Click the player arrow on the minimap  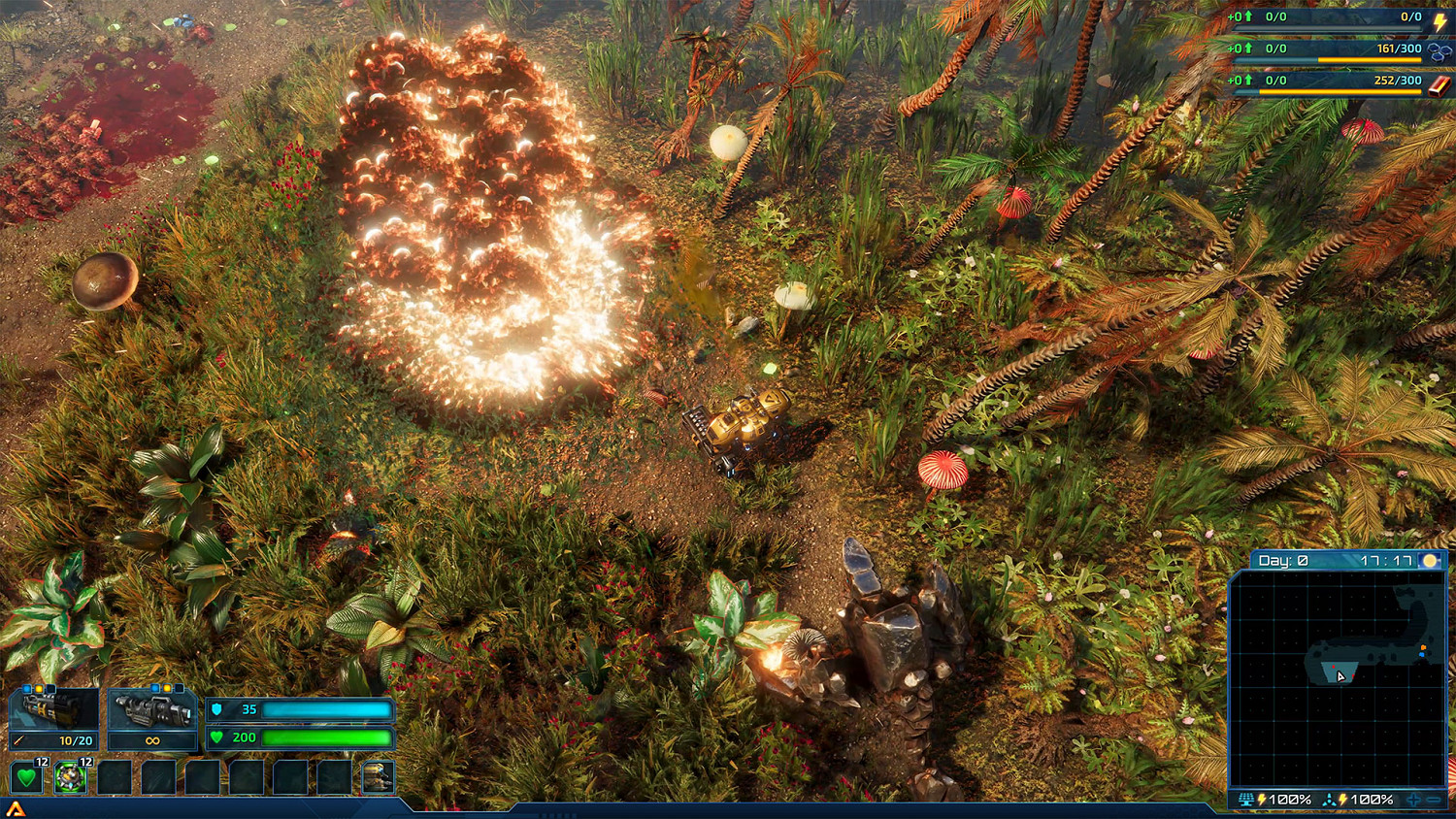(x=1340, y=676)
